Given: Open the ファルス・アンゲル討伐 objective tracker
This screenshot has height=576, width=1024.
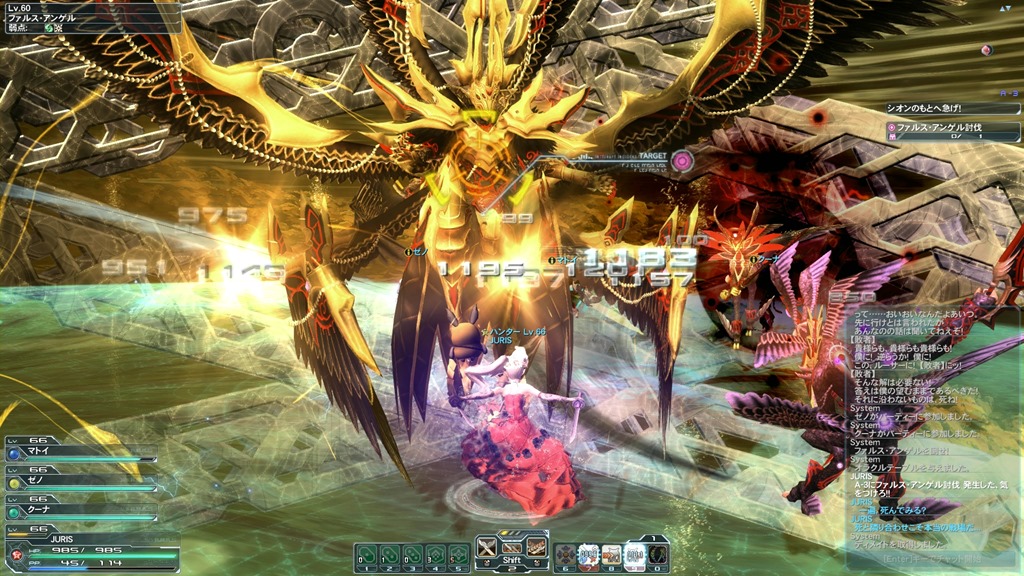Looking at the screenshot, I should 950,128.
